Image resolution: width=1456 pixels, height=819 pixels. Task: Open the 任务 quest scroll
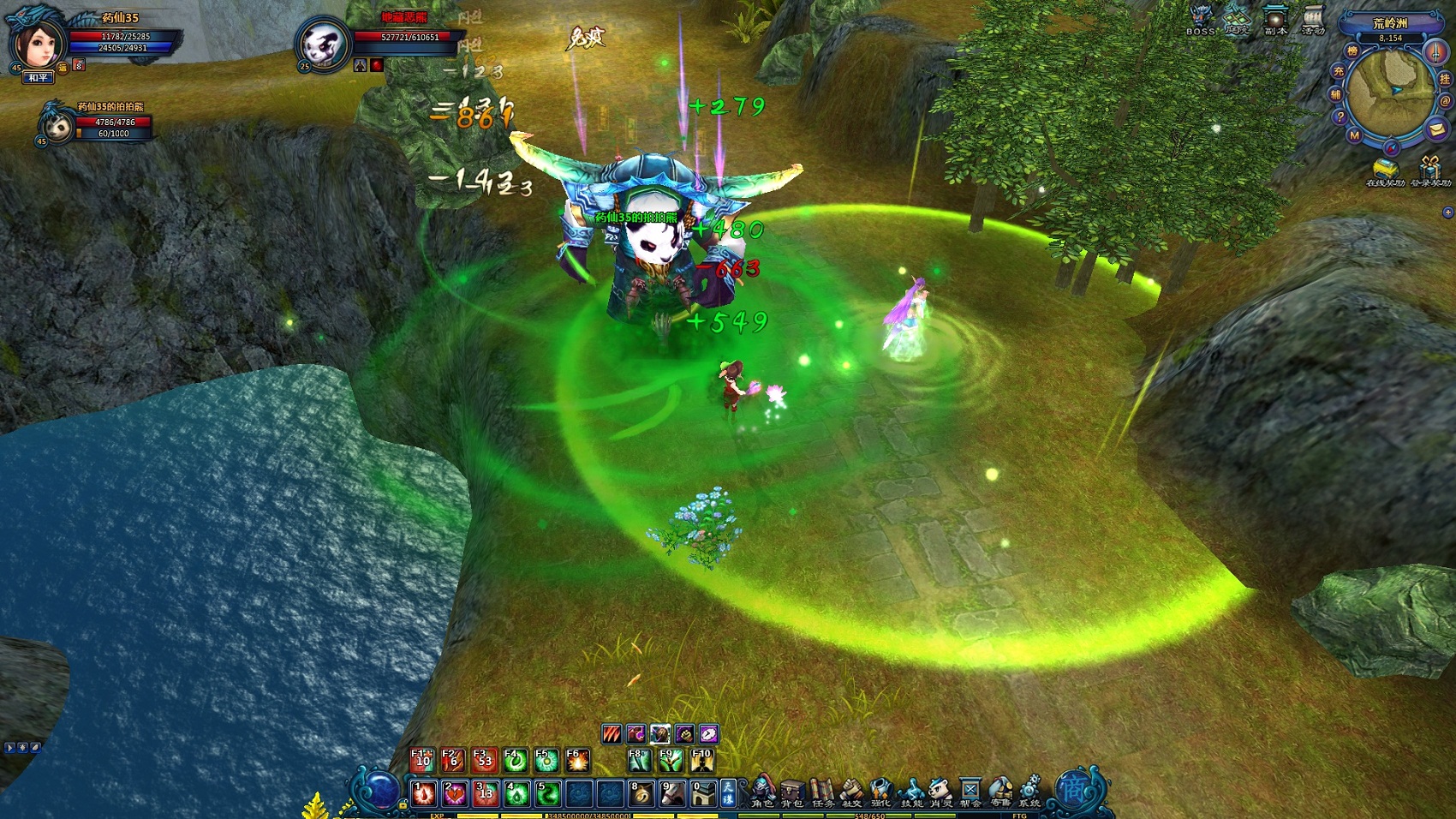click(x=822, y=791)
